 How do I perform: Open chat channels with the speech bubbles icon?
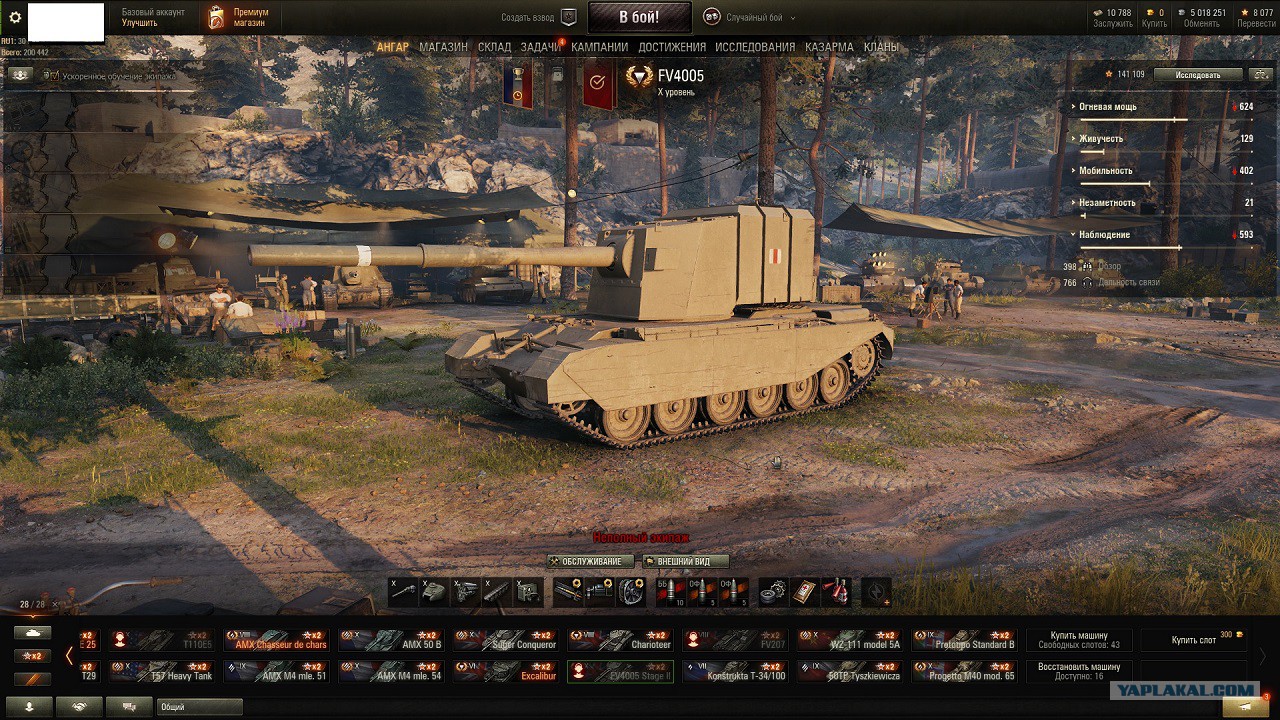coord(128,705)
